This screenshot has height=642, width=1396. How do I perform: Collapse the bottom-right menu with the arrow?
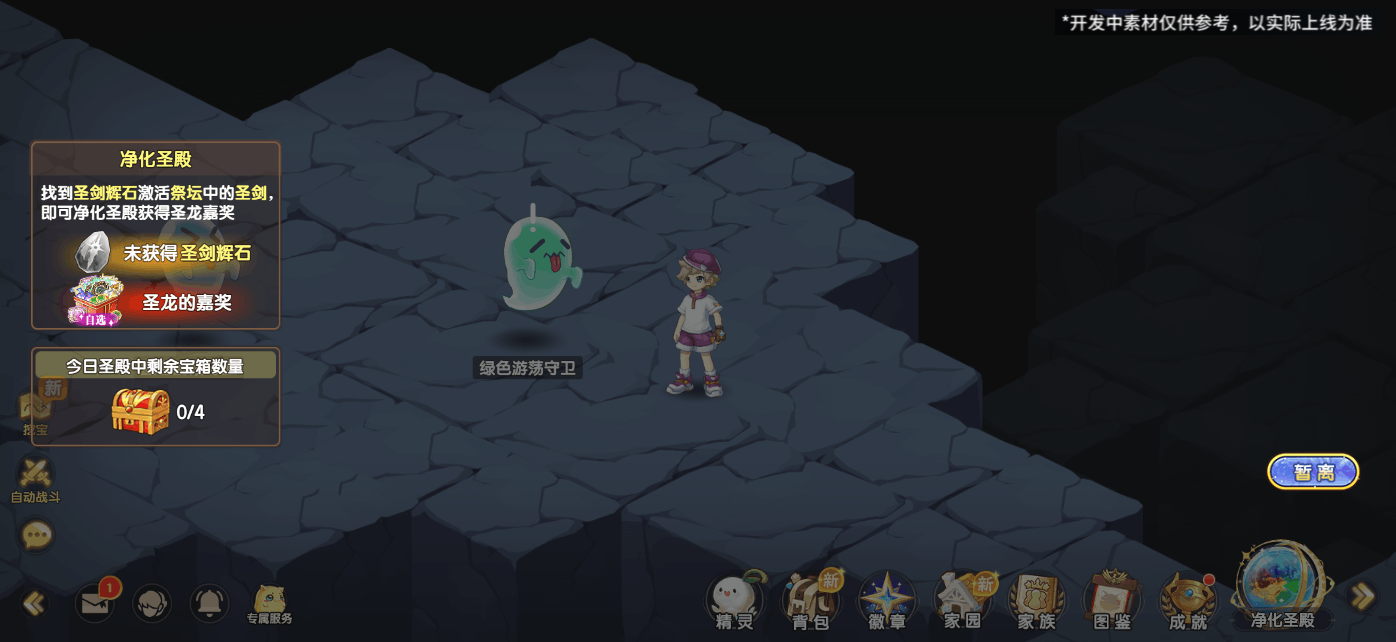(1362, 597)
